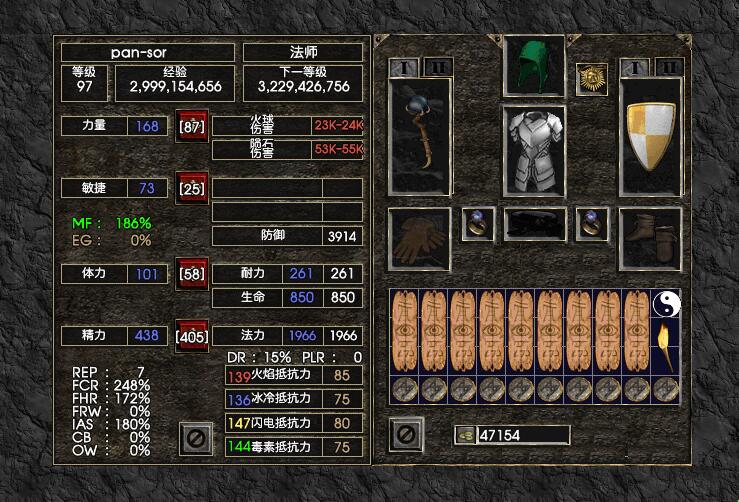Select the equipped orb staff weapon
Screen dimensions: 739x502
pos(419,135)
